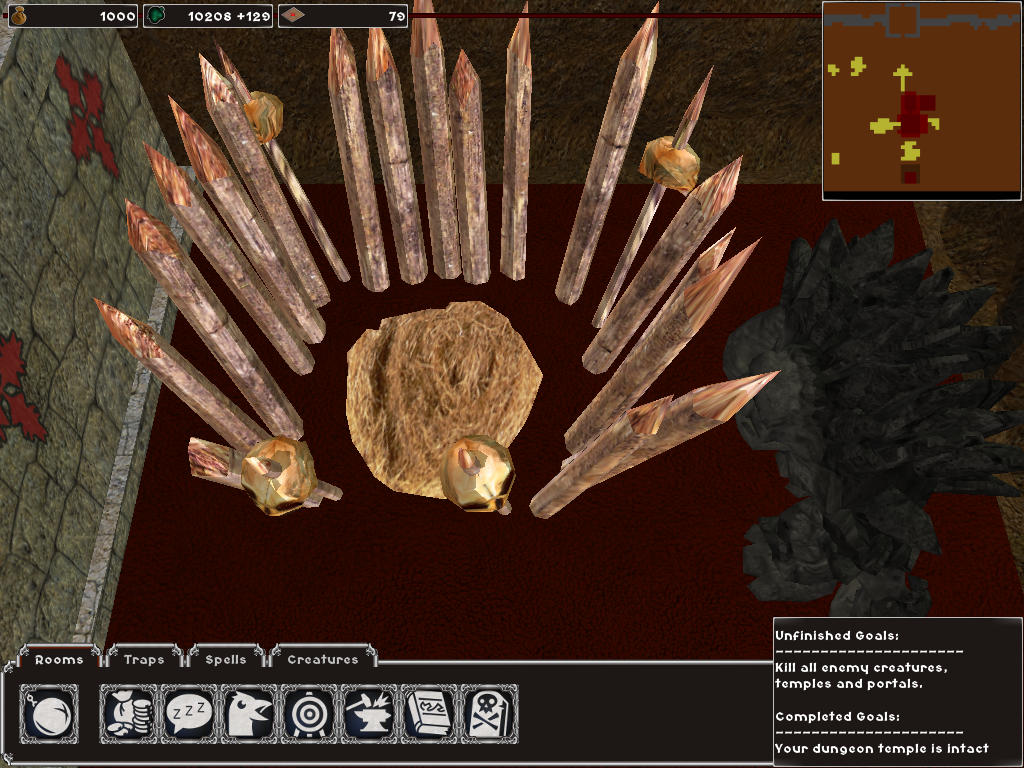Switch to the Traps tab
Screen dimensions: 1024x768
click(144, 659)
